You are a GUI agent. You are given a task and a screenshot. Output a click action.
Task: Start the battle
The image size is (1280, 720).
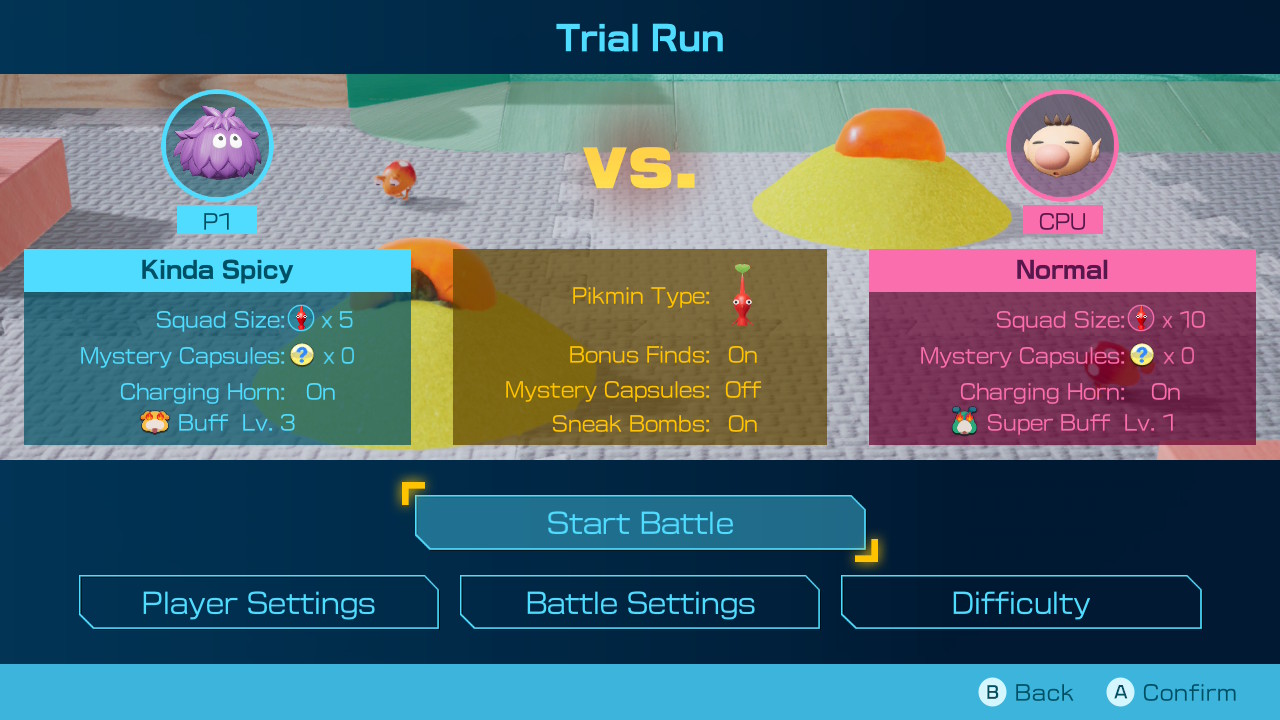(x=640, y=523)
